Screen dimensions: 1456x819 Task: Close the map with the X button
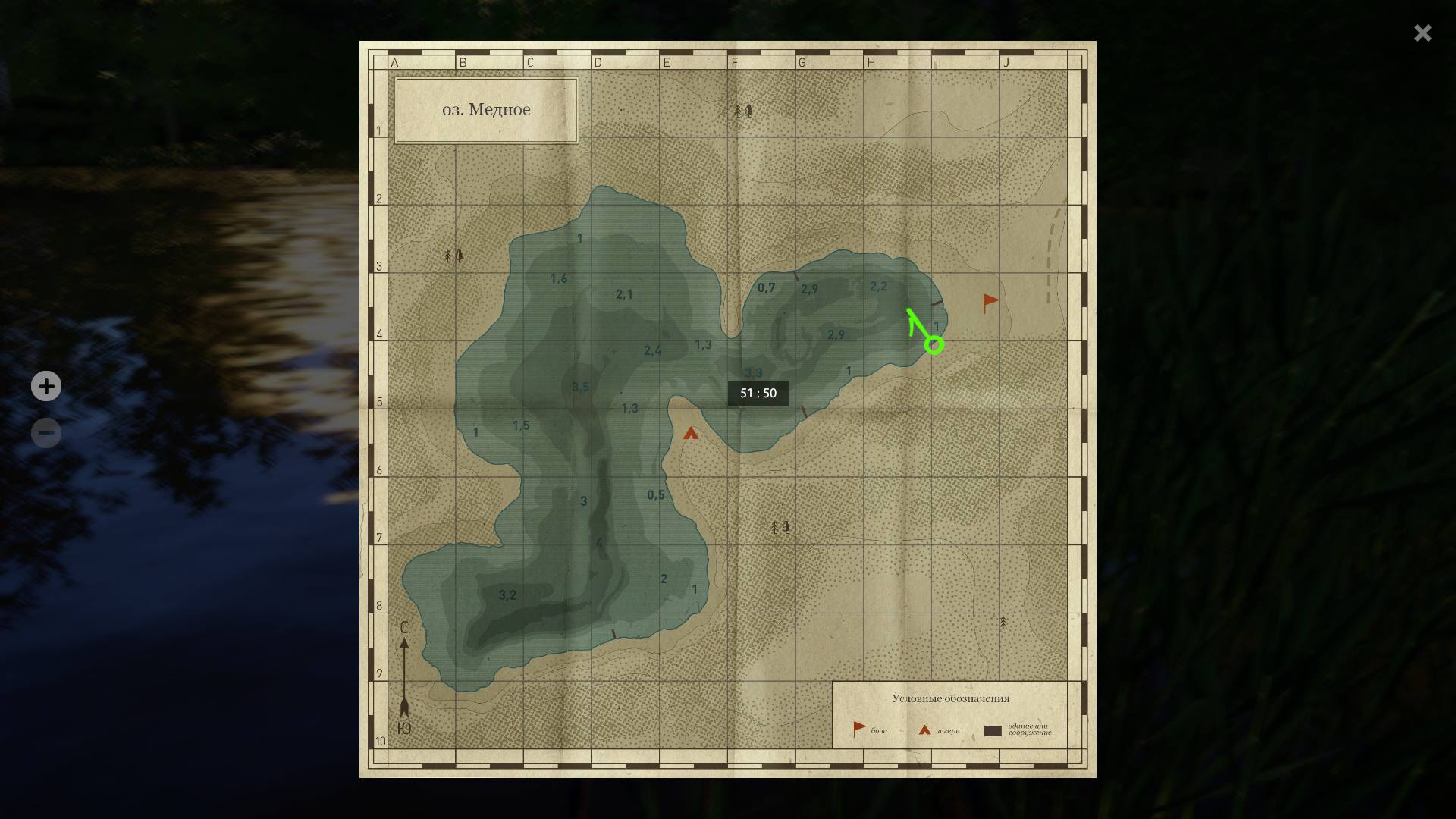click(x=1422, y=33)
